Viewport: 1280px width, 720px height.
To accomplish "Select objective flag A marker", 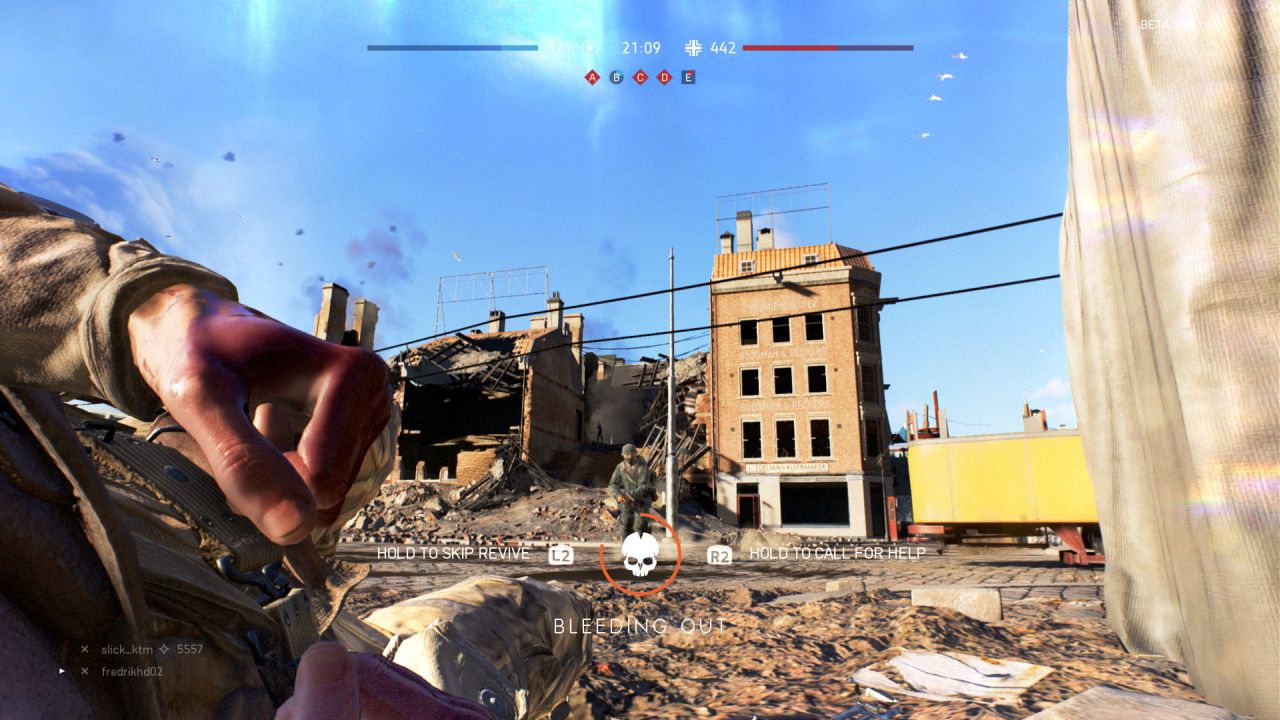I will [x=592, y=77].
